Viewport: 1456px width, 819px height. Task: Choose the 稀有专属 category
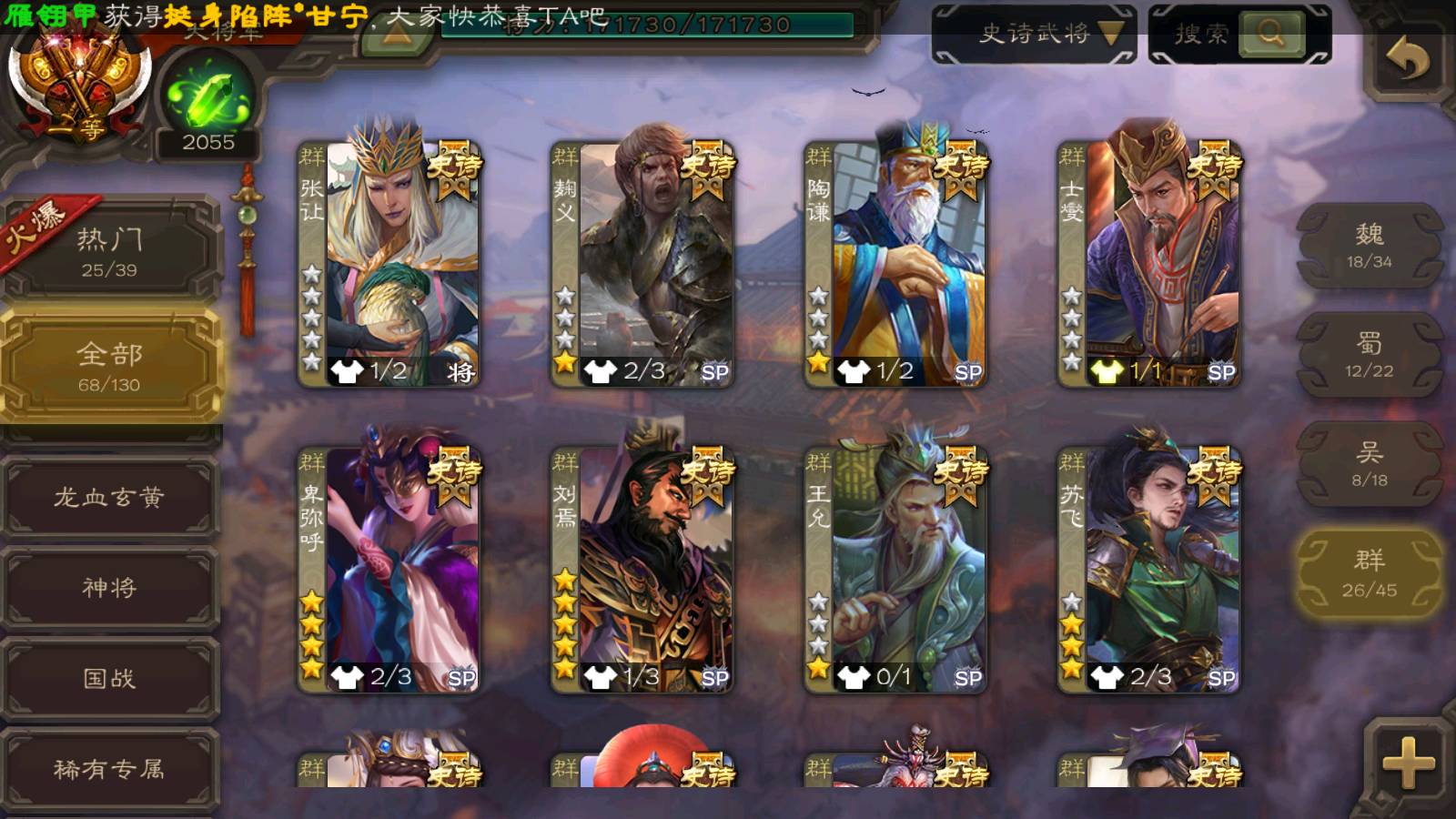pos(109,770)
